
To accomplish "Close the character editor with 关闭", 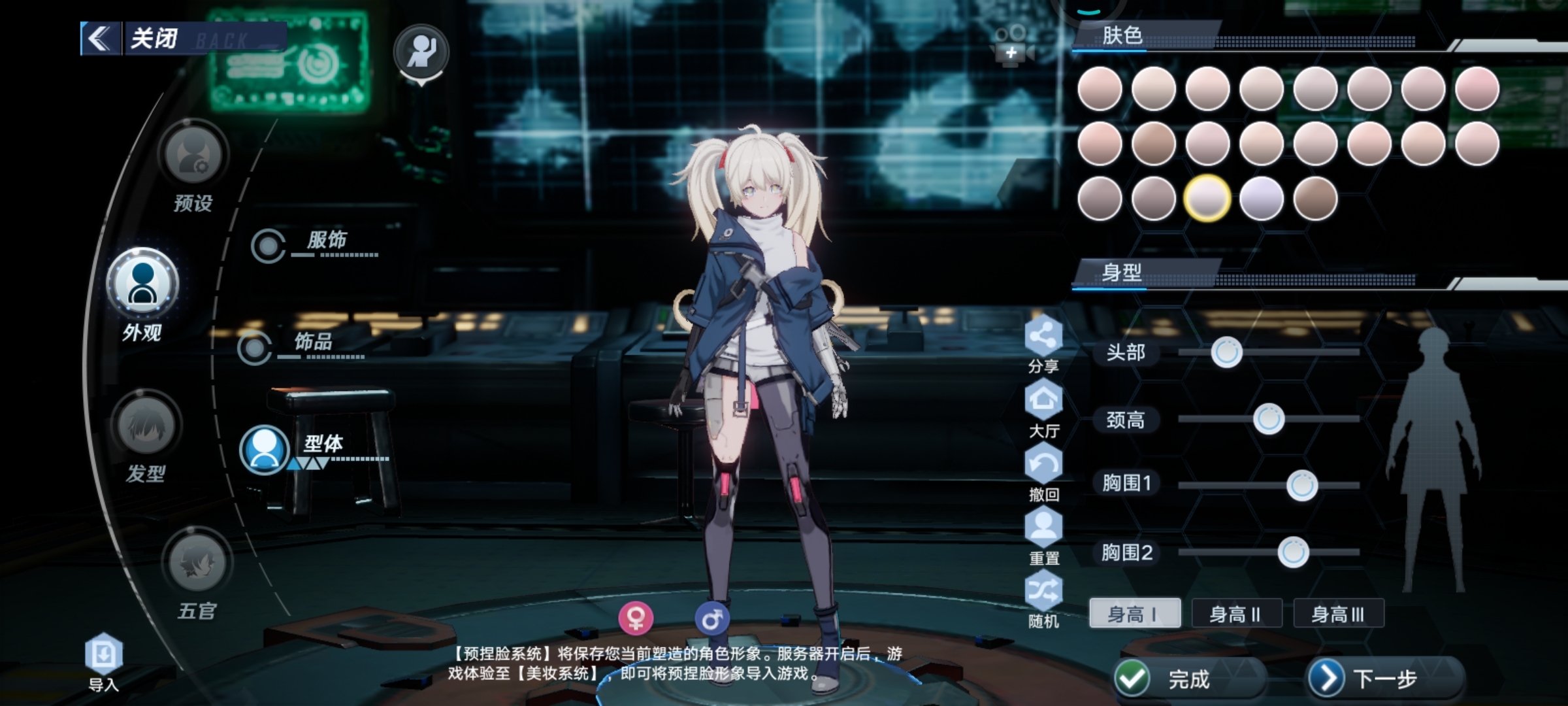I will (x=154, y=38).
